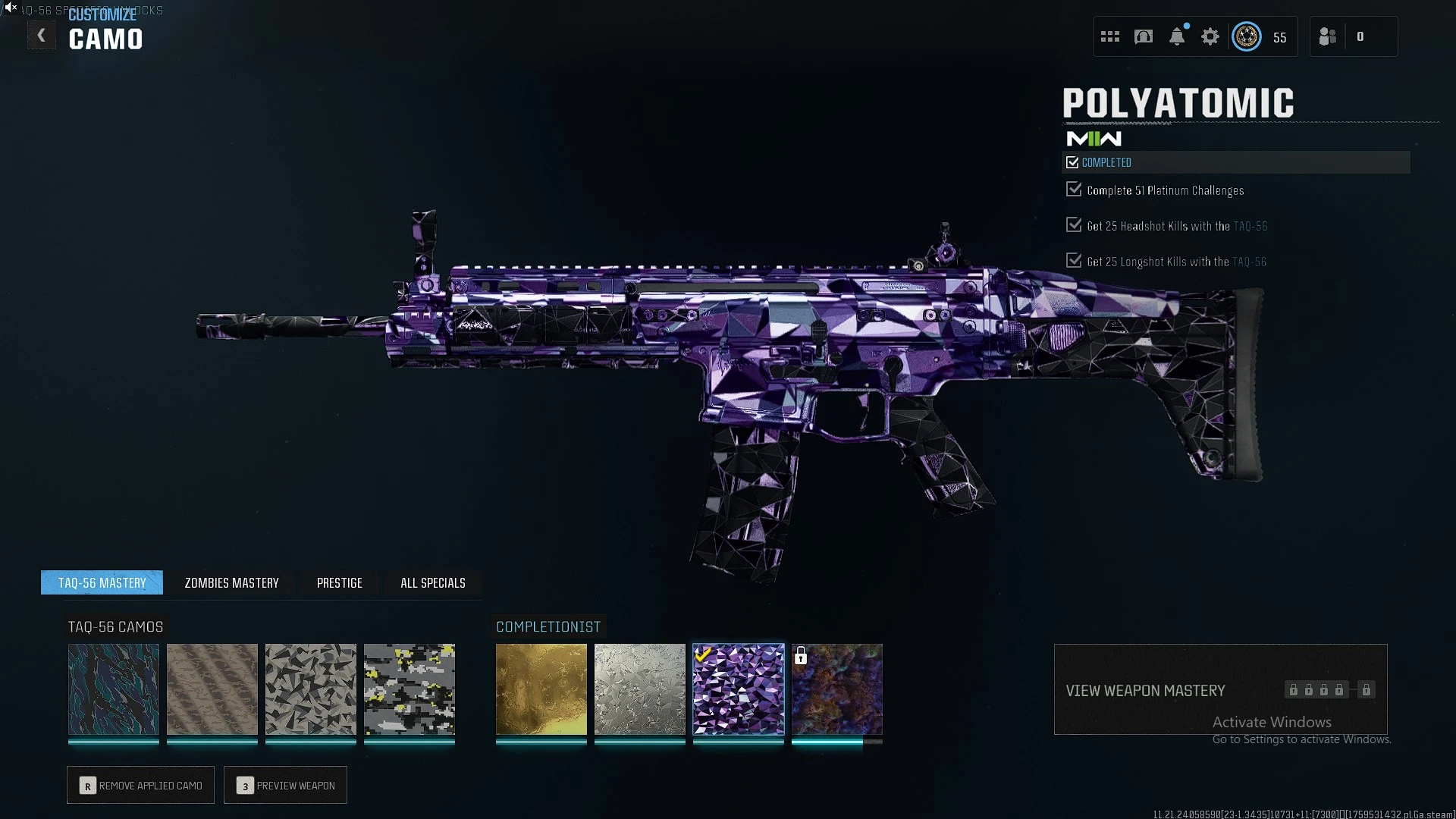Image resolution: width=1456 pixels, height=819 pixels.
Task: Remove the applied camo
Action: 141,786
